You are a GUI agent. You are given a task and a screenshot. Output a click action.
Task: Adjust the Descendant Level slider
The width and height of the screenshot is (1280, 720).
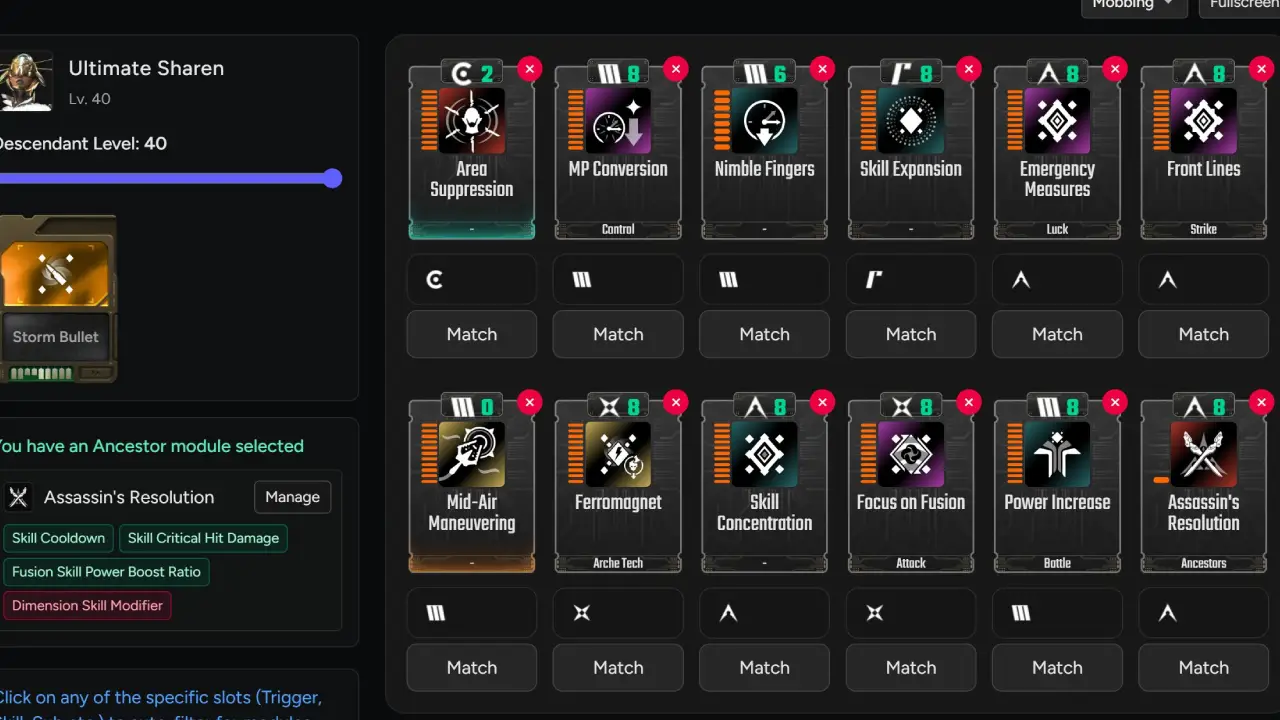point(332,178)
